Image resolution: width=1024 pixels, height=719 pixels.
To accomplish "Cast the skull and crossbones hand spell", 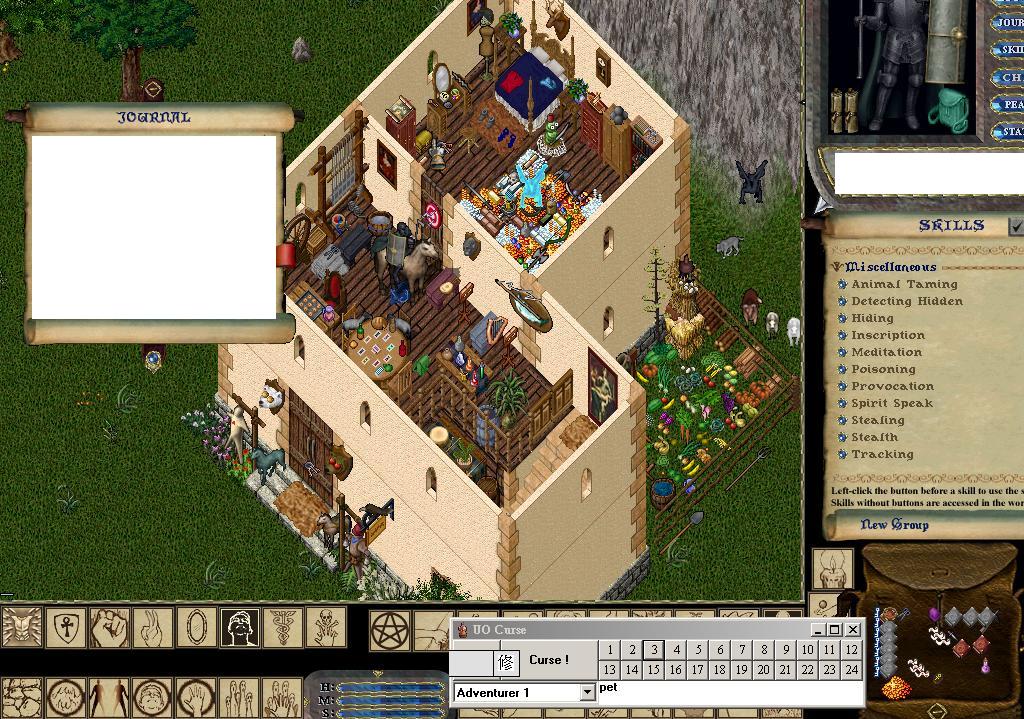I will [x=326, y=628].
